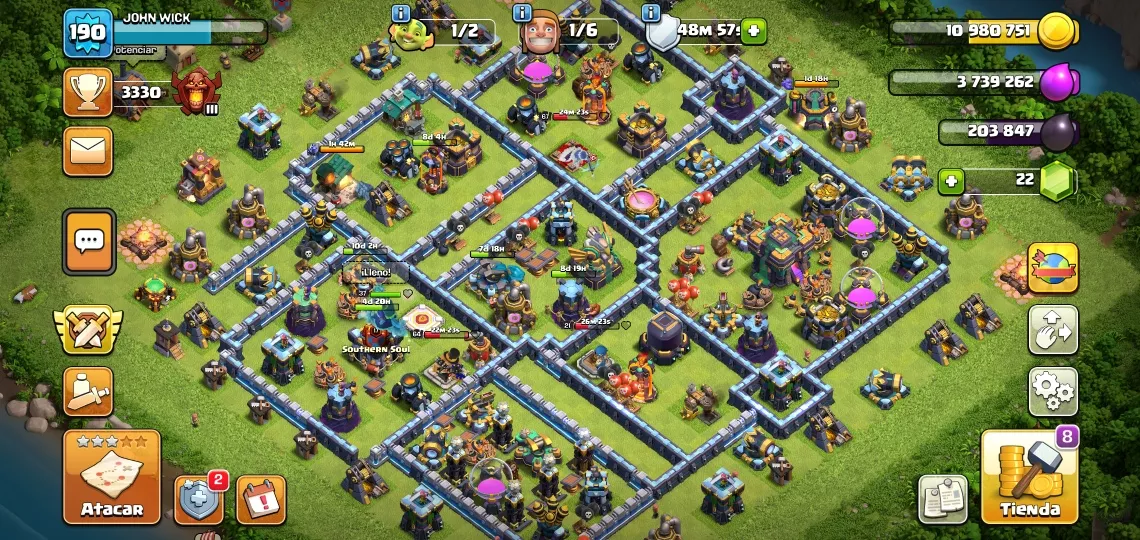This screenshot has height=540, width=1140.
Task: Open the settings gears button
Action: click(1053, 390)
